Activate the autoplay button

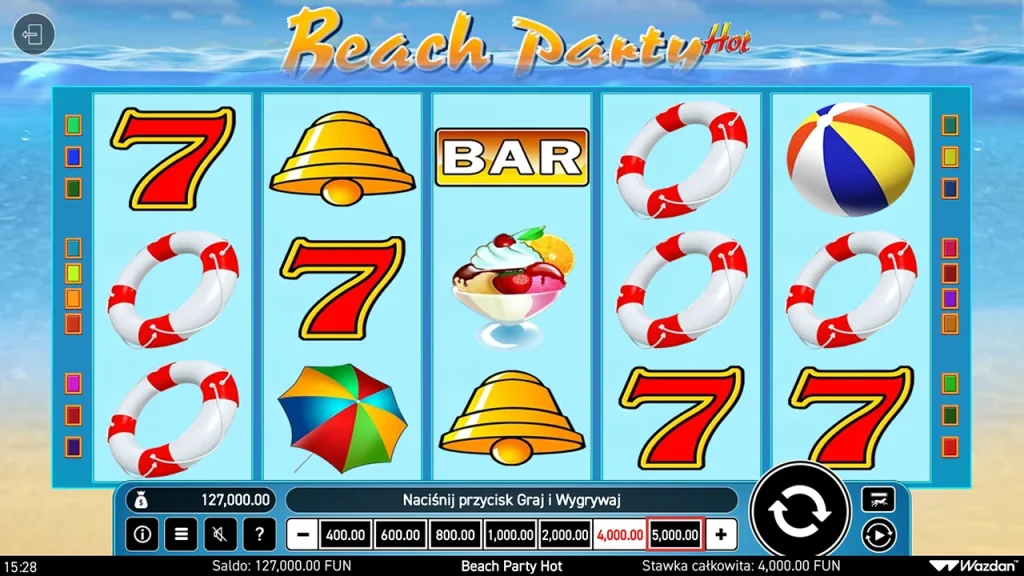pyautogui.click(x=878, y=535)
